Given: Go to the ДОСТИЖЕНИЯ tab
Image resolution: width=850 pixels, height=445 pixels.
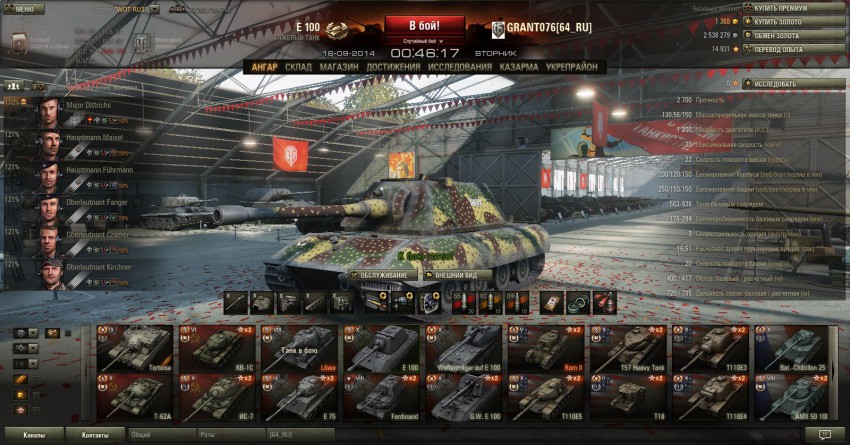Looking at the screenshot, I should pyautogui.click(x=395, y=67).
